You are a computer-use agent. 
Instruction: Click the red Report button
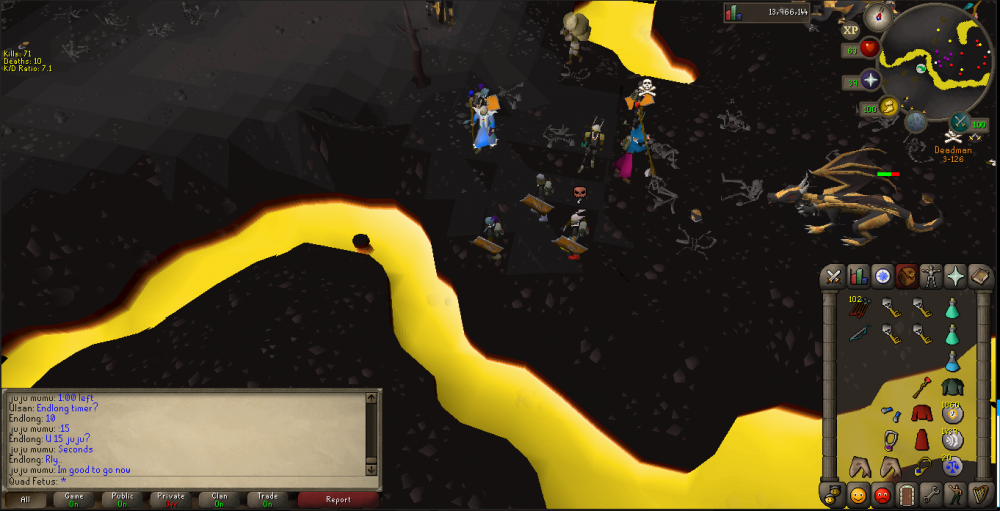(x=338, y=498)
